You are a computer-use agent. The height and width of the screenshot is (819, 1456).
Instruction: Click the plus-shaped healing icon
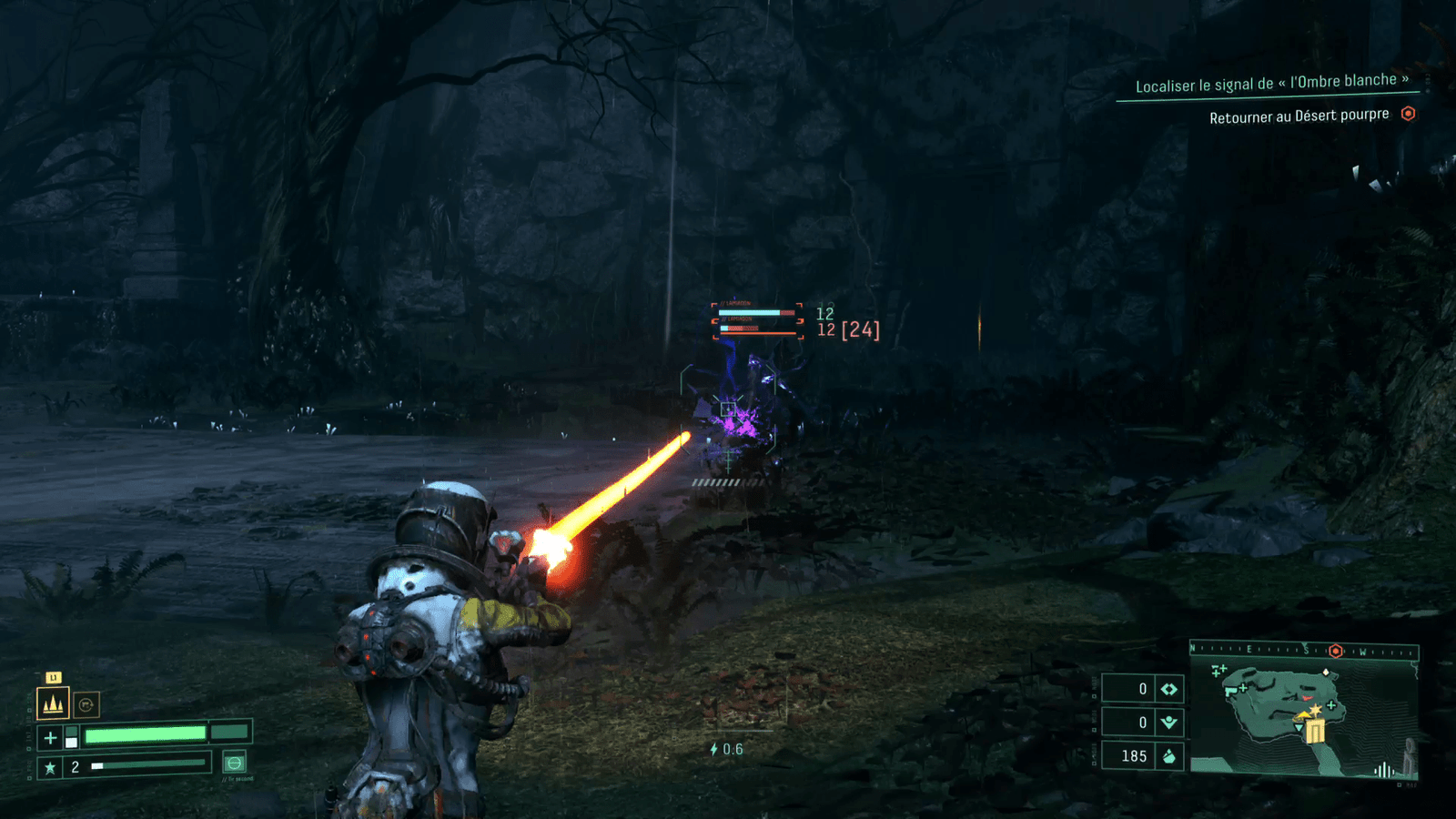click(x=50, y=737)
